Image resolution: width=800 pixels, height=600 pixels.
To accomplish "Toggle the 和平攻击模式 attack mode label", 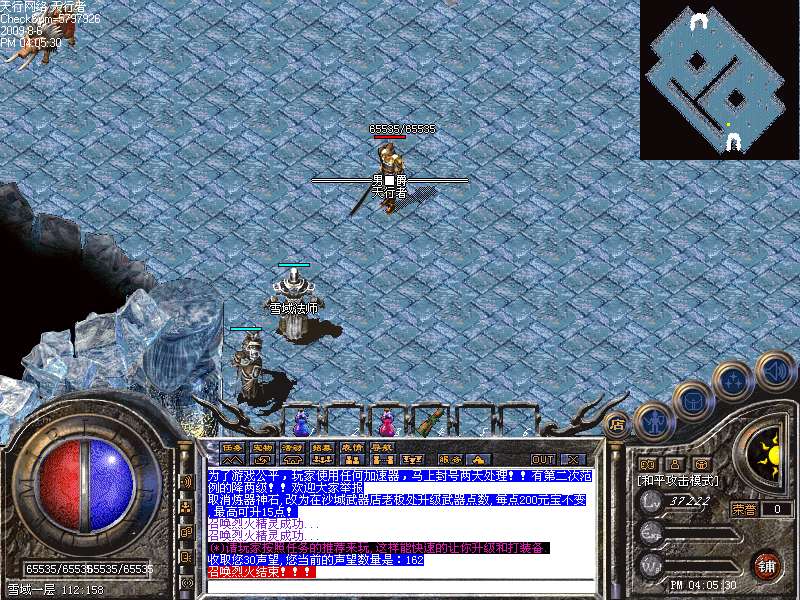I will click(x=678, y=481).
